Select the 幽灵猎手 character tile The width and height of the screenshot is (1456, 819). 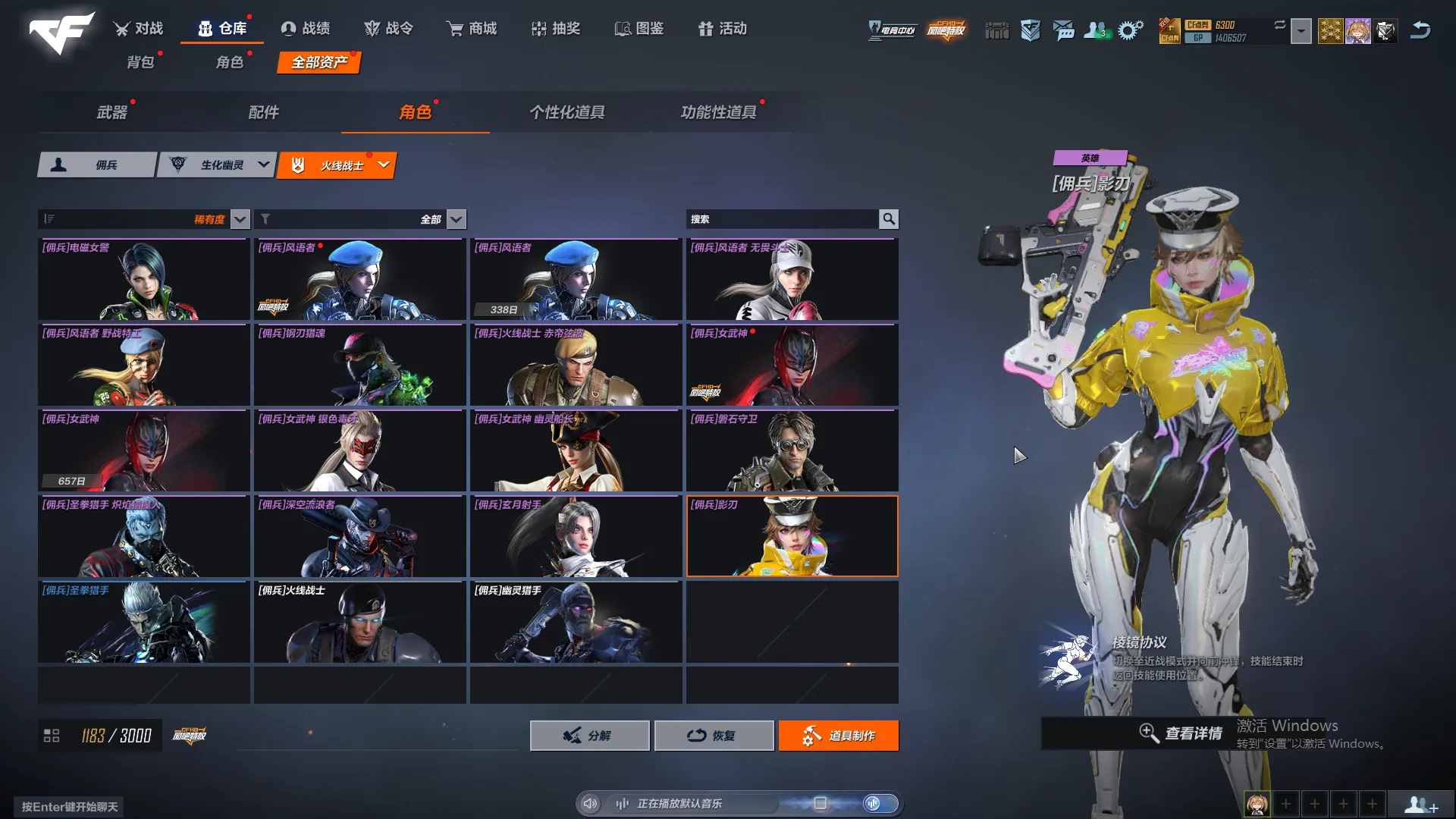coord(576,623)
